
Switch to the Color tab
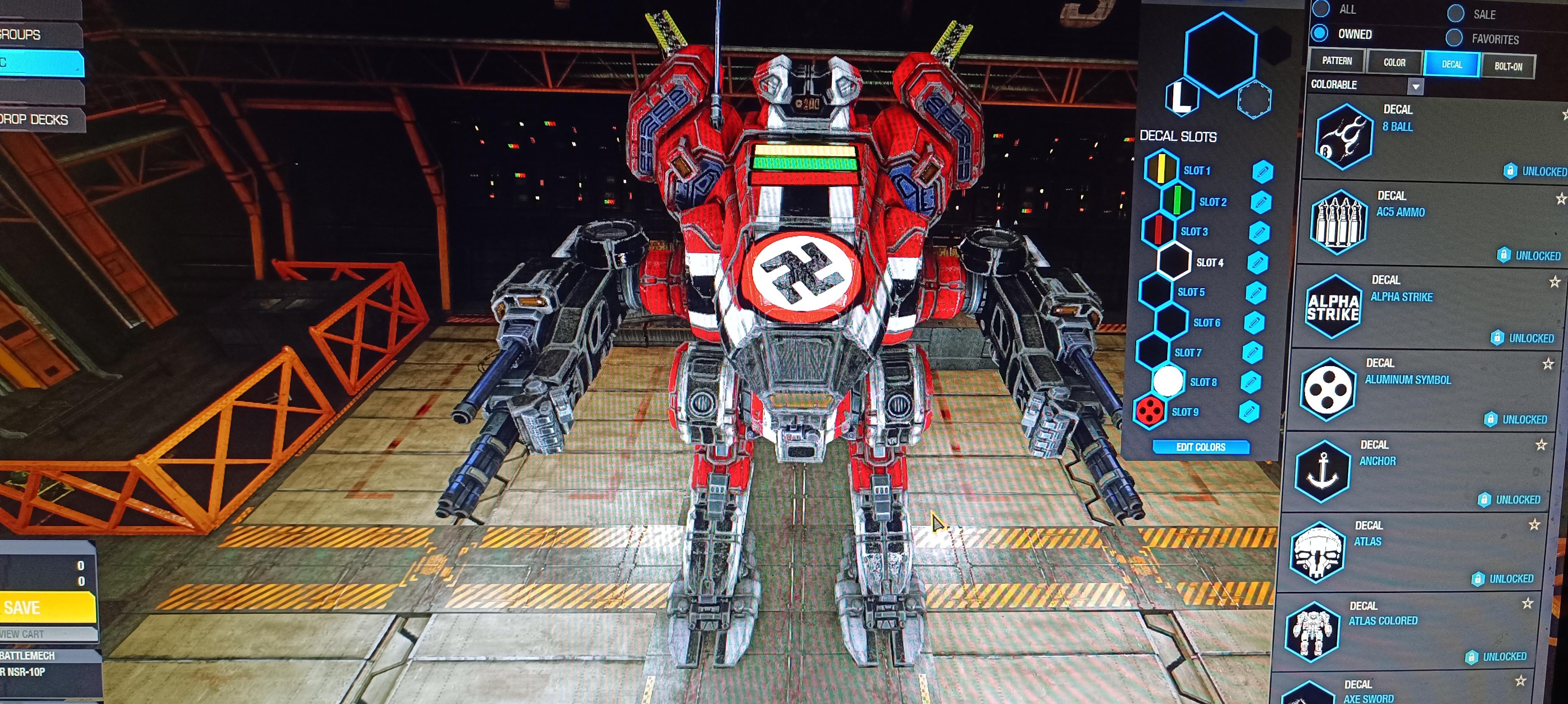pyautogui.click(x=1394, y=63)
